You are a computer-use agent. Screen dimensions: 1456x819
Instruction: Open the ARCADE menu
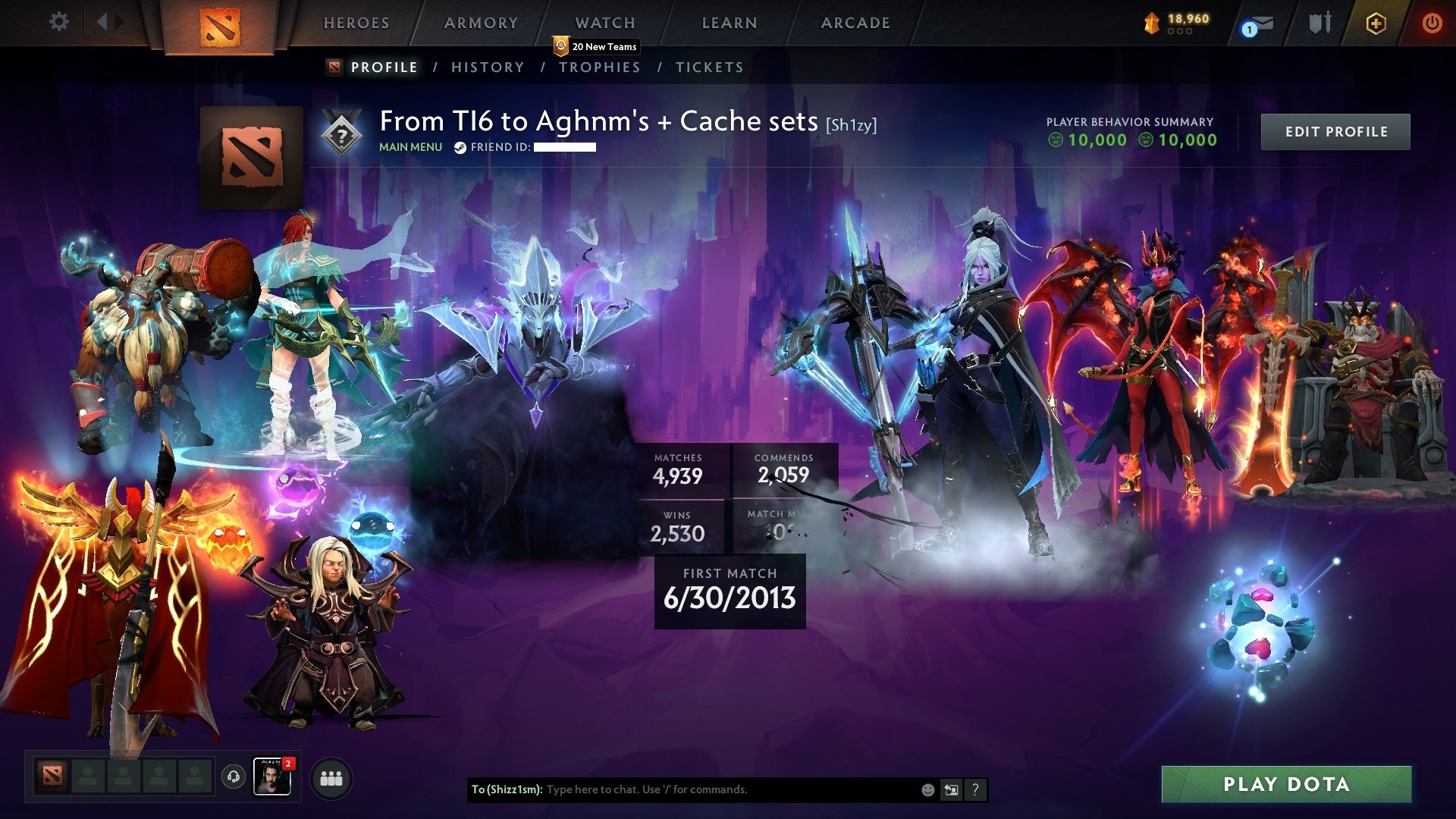pos(855,23)
